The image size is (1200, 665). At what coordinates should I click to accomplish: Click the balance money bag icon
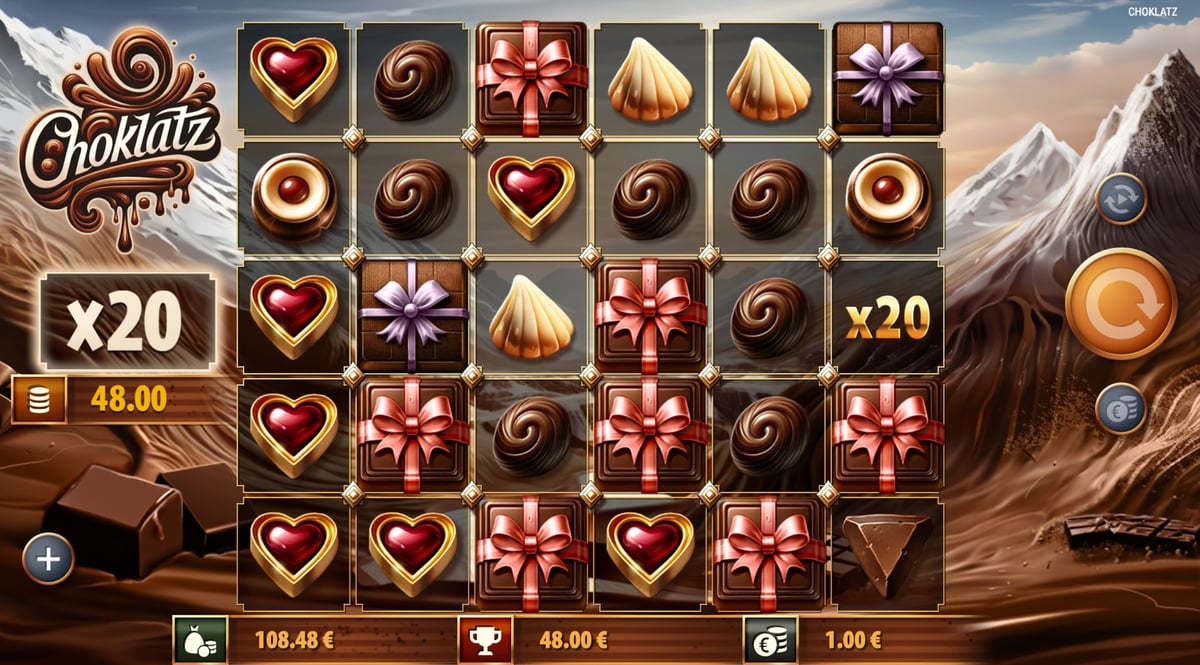pos(200,640)
